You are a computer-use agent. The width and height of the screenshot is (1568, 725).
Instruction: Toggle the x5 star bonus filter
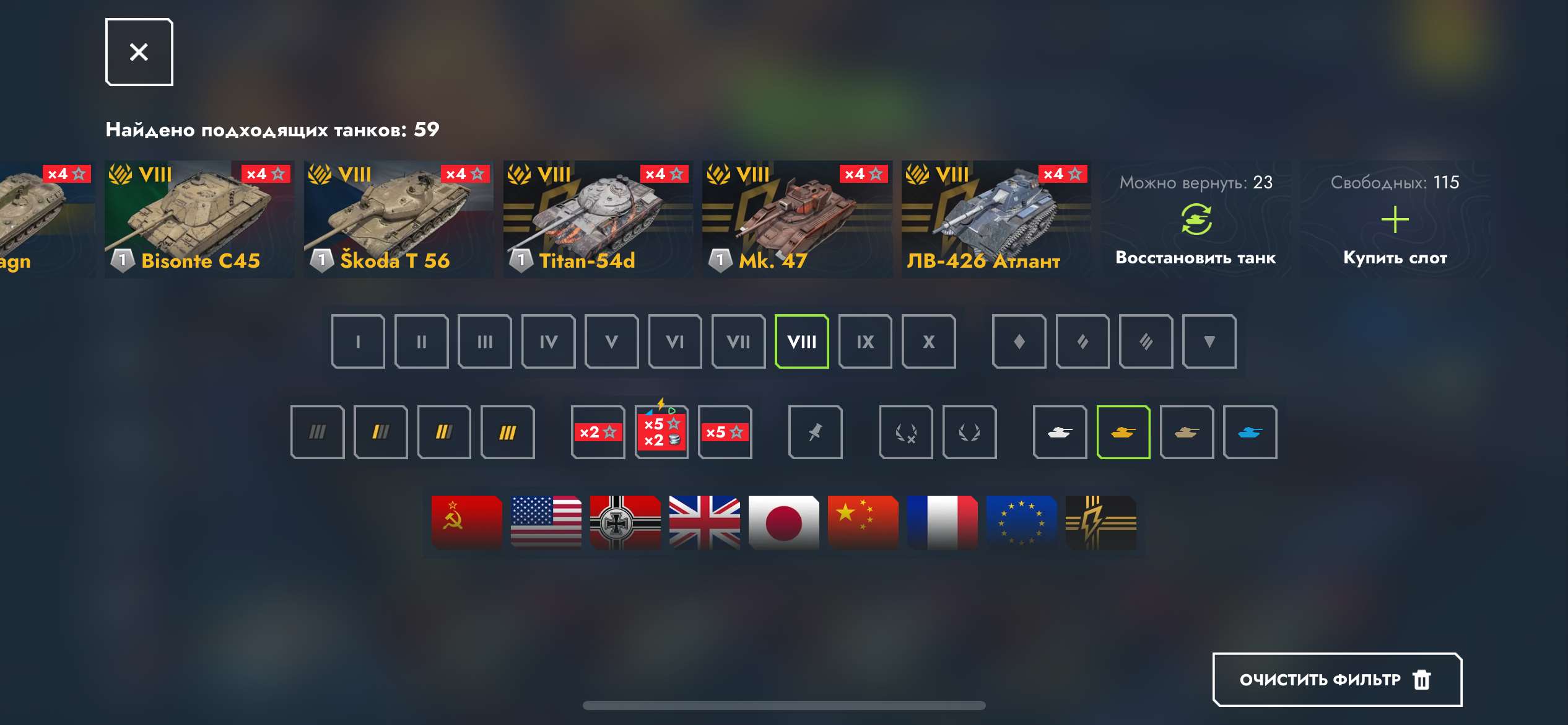click(x=725, y=433)
